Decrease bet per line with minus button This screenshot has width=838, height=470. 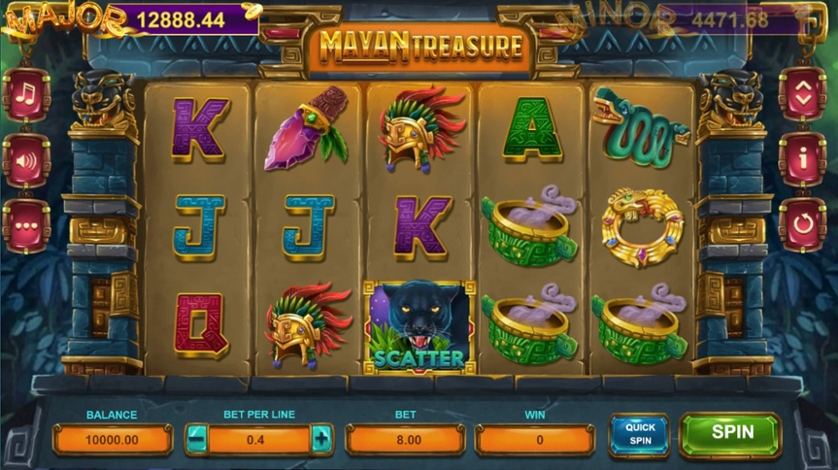198,438
